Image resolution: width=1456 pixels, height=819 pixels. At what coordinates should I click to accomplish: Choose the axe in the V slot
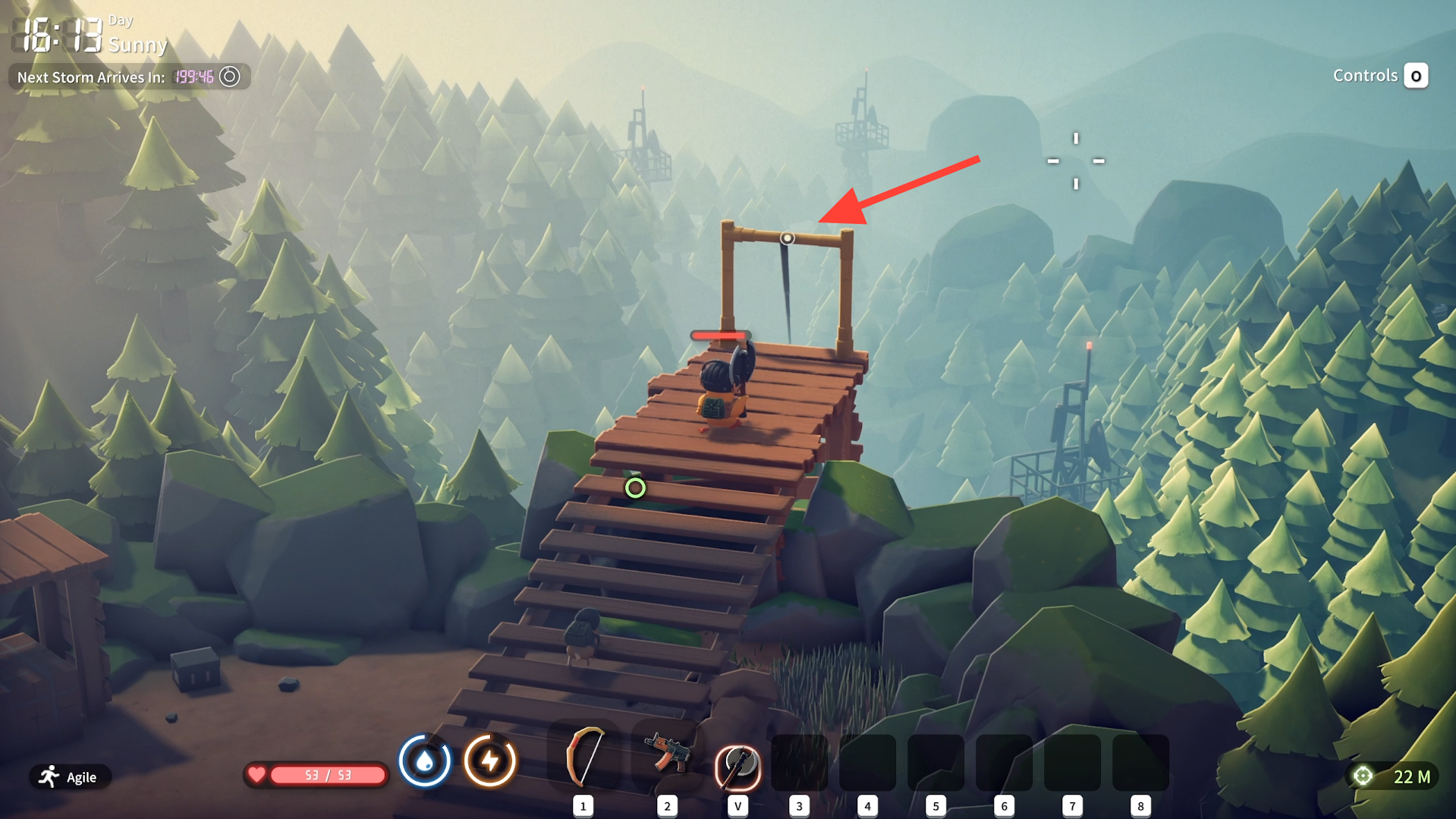pyautogui.click(x=737, y=765)
